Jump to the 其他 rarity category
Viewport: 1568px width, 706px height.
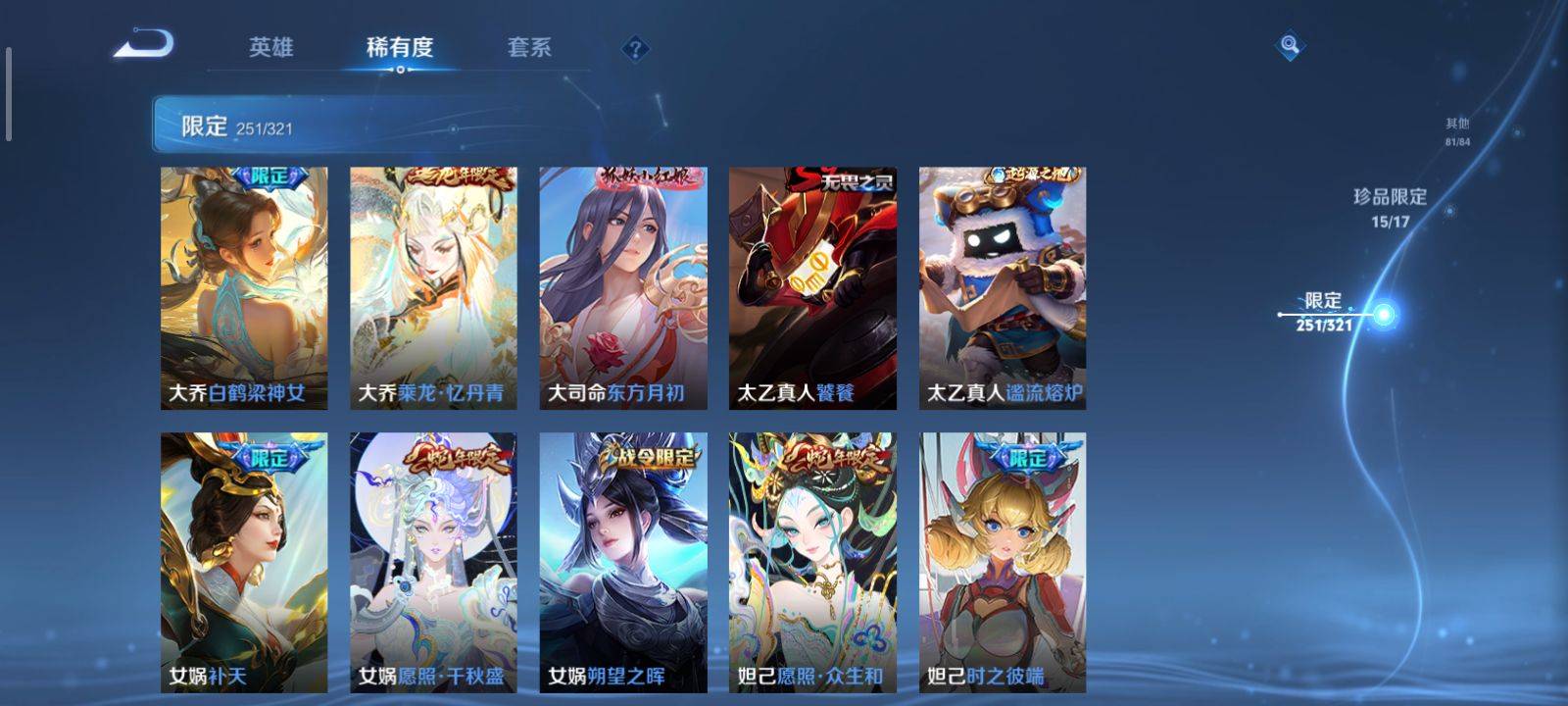click(x=1457, y=131)
